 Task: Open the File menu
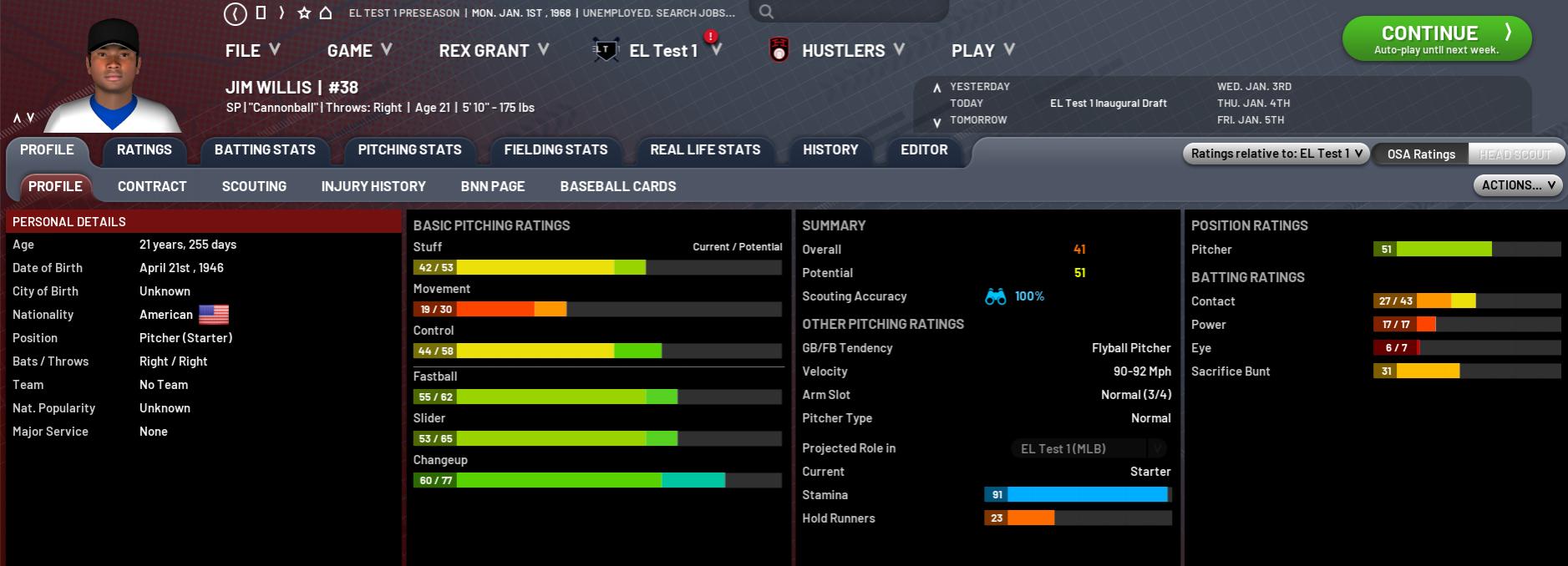pyautogui.click(x=251, y=51)
